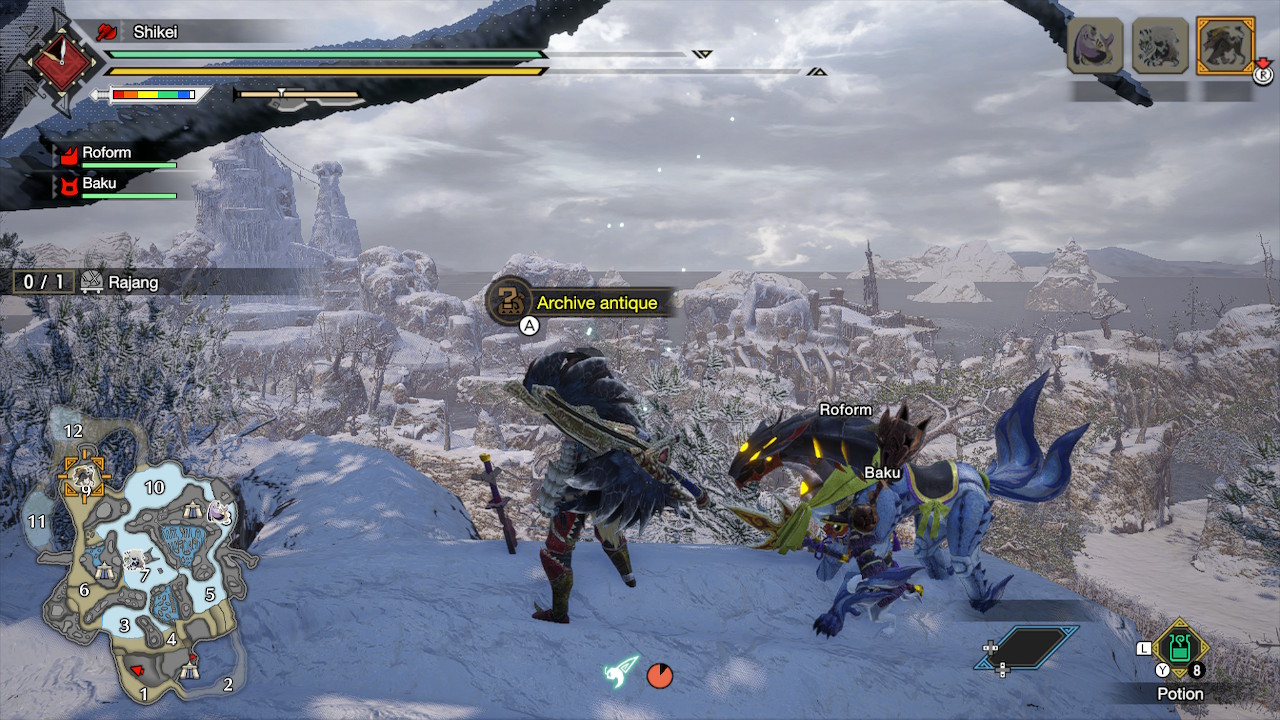Click the Rajang target marker on minimap
This screenshot has width=1280, height=720.
tap(81, 477)
